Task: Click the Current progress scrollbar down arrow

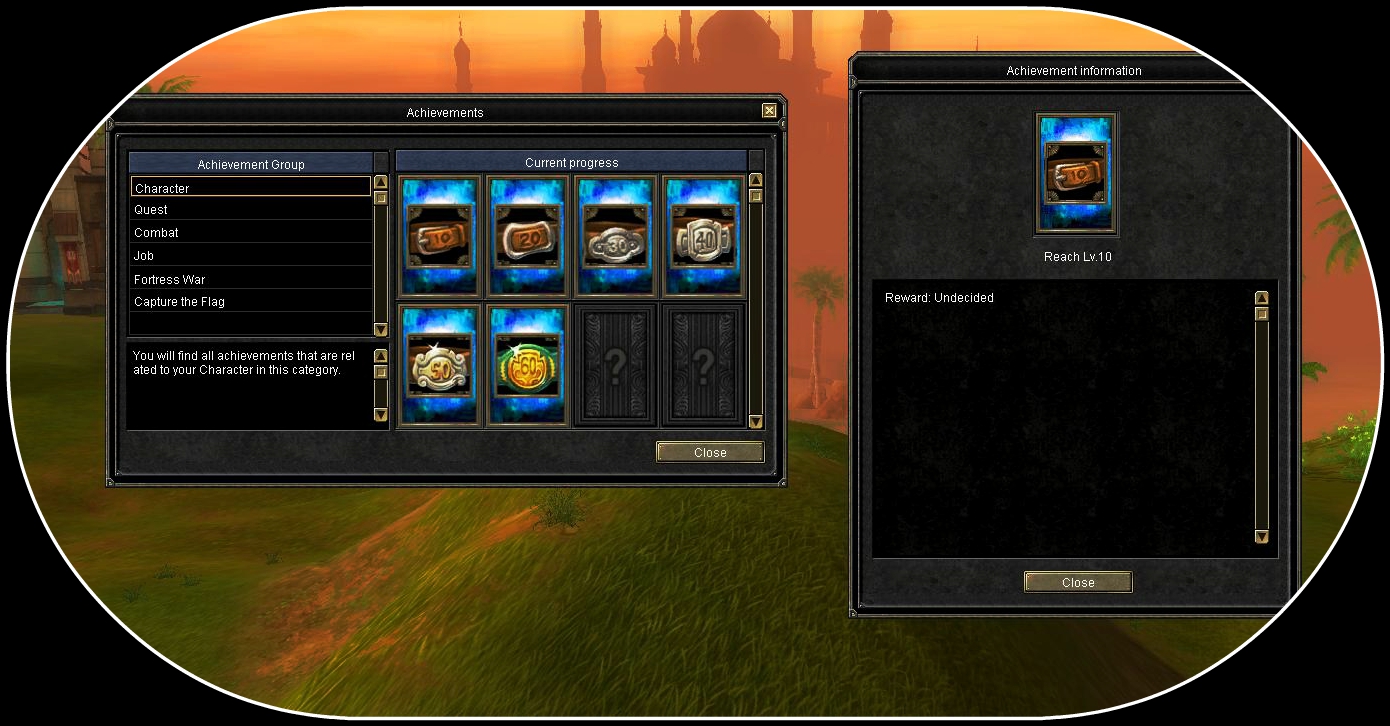Action: (756, 422)
